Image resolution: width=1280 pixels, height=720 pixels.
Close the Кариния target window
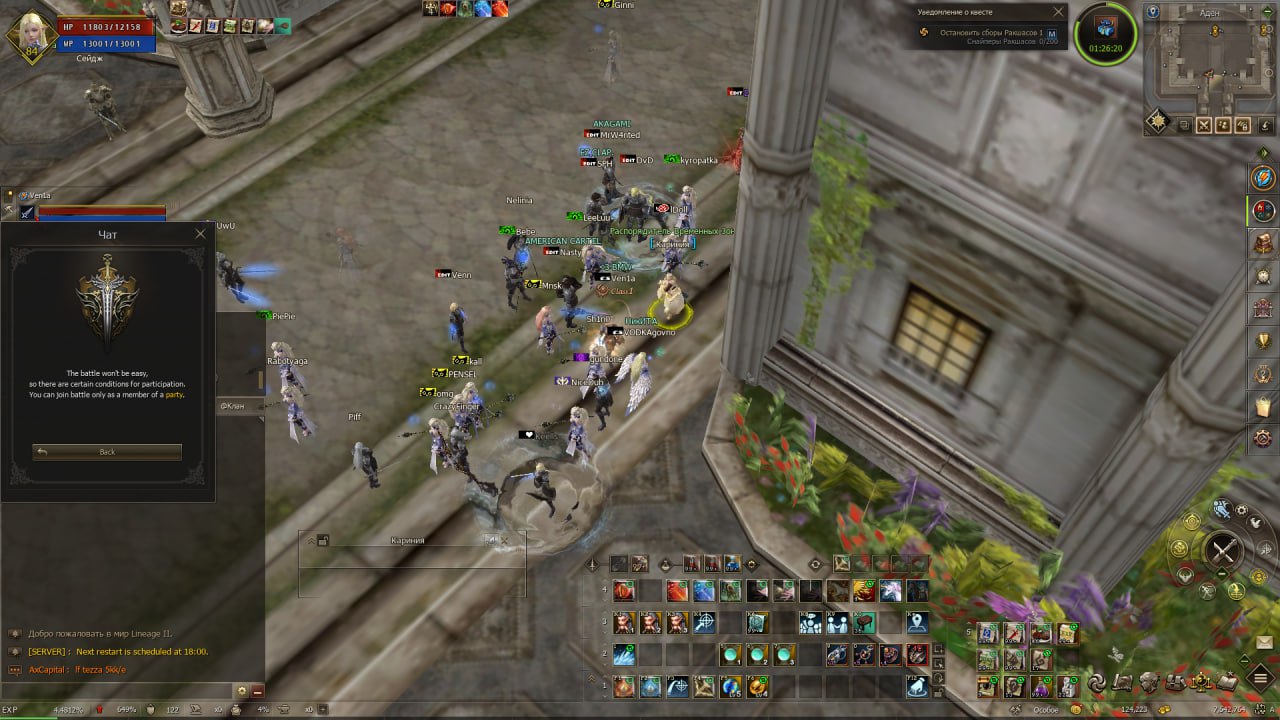point(504,540)
